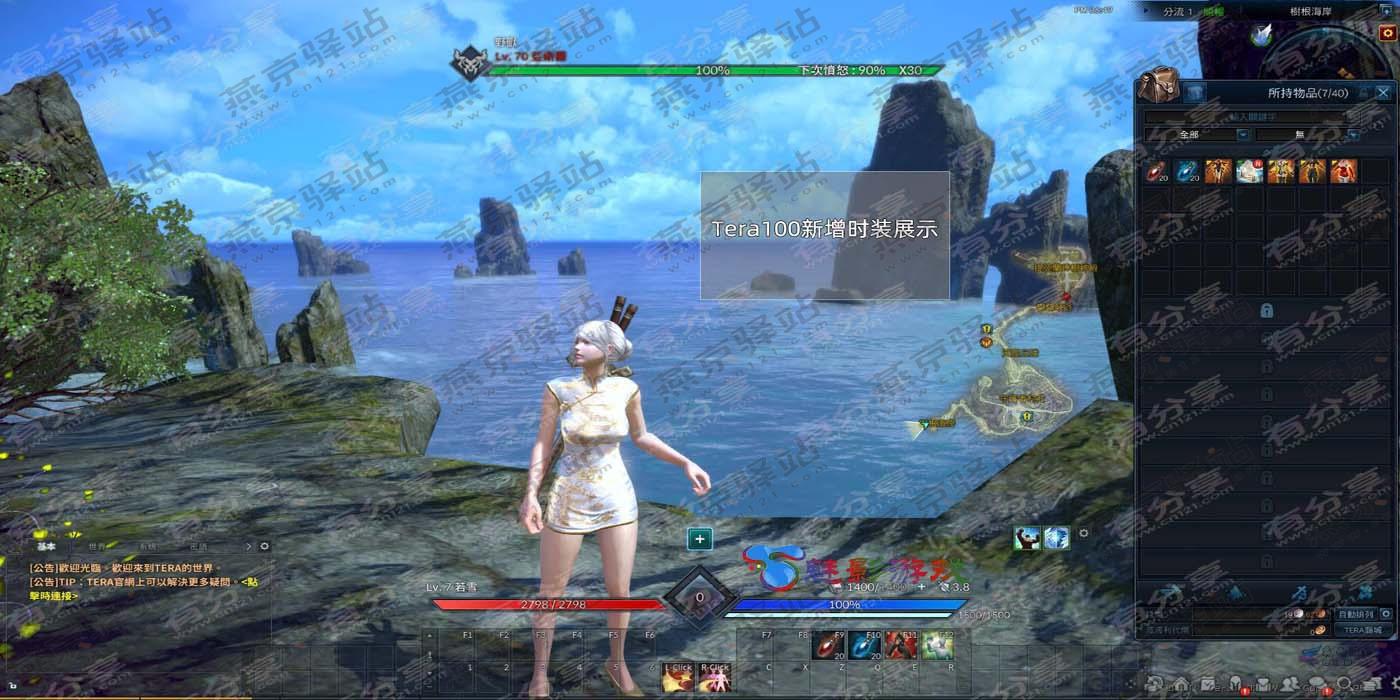This screenshot has height=700, width=1400.
Task: Click the inventory keyword search field
Action: pyautogui.click(x=1252, y=117)
